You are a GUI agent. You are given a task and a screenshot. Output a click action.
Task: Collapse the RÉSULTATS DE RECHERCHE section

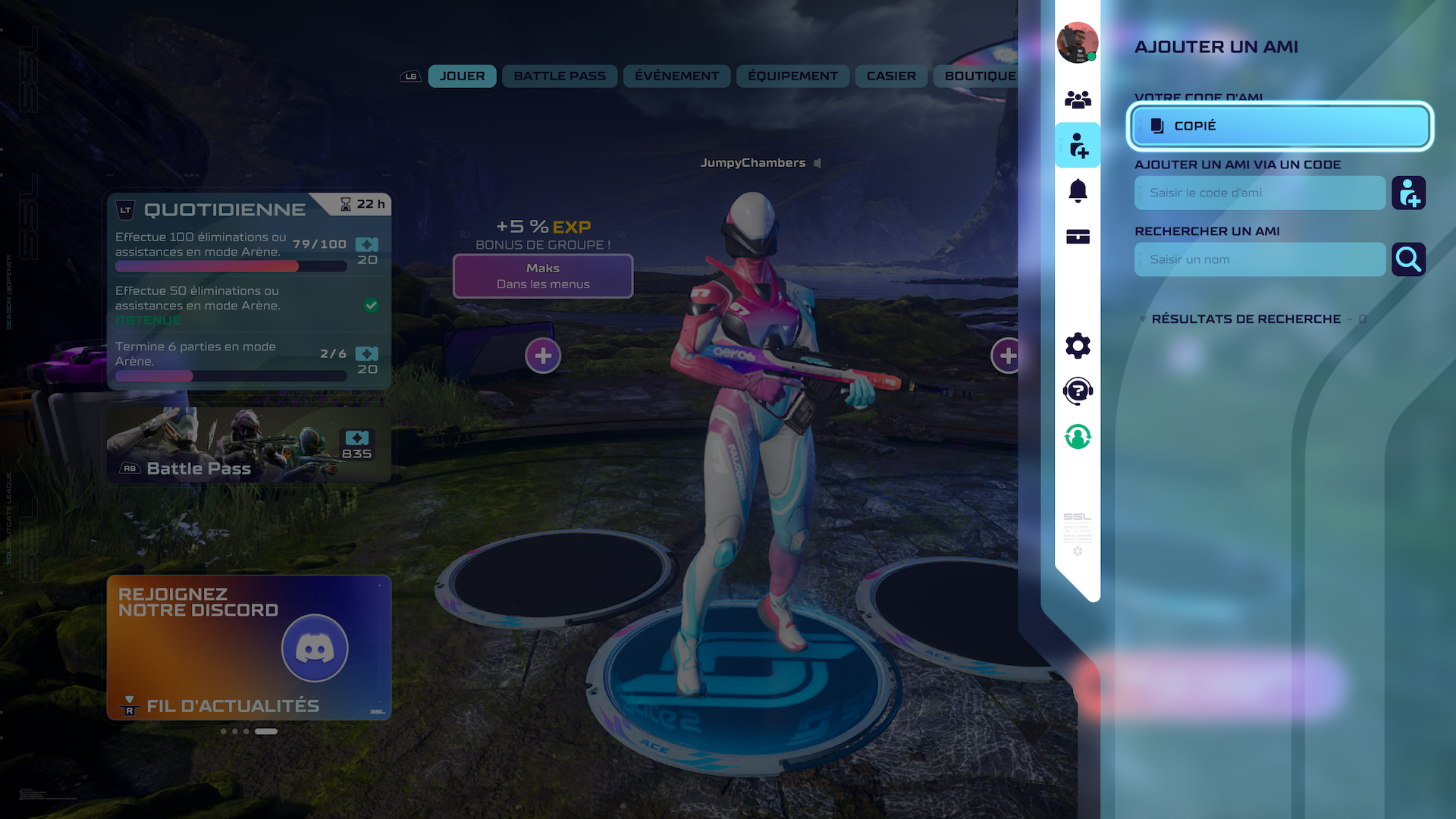click(x=1143, y=319)
